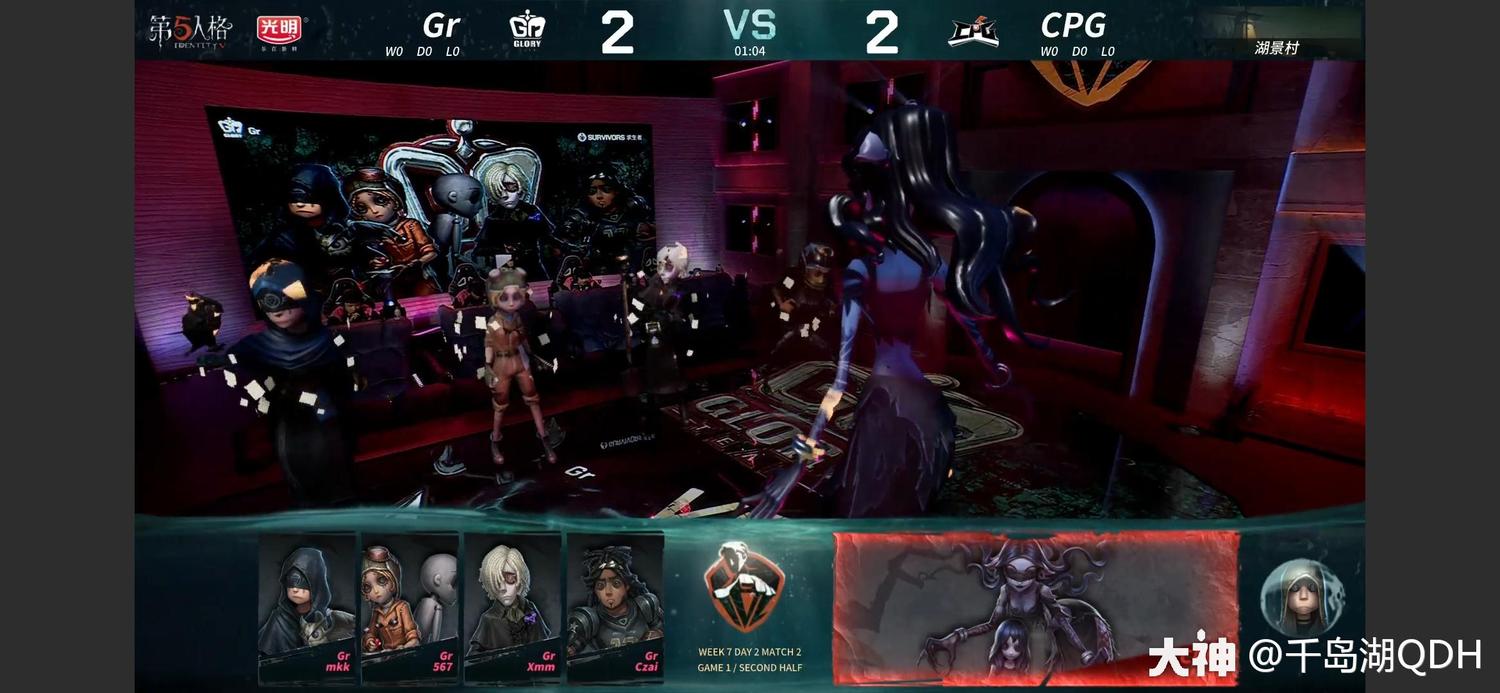
Task: Select Gr mkk's Seer survivor card
Action: 307,606
